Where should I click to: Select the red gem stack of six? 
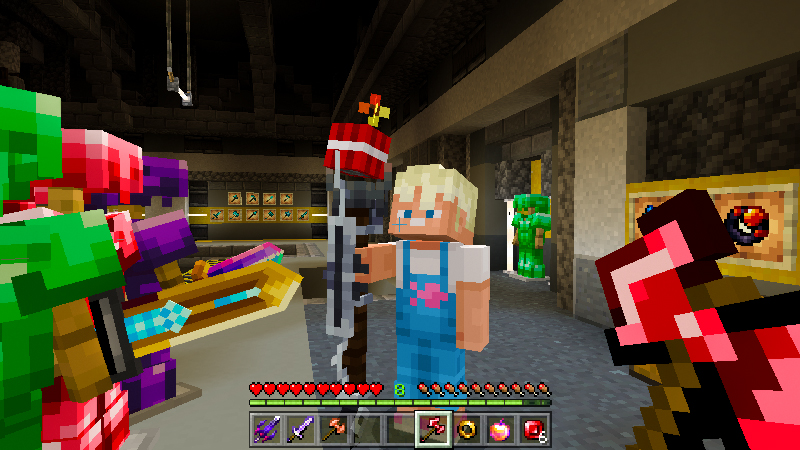pos(533,429)
